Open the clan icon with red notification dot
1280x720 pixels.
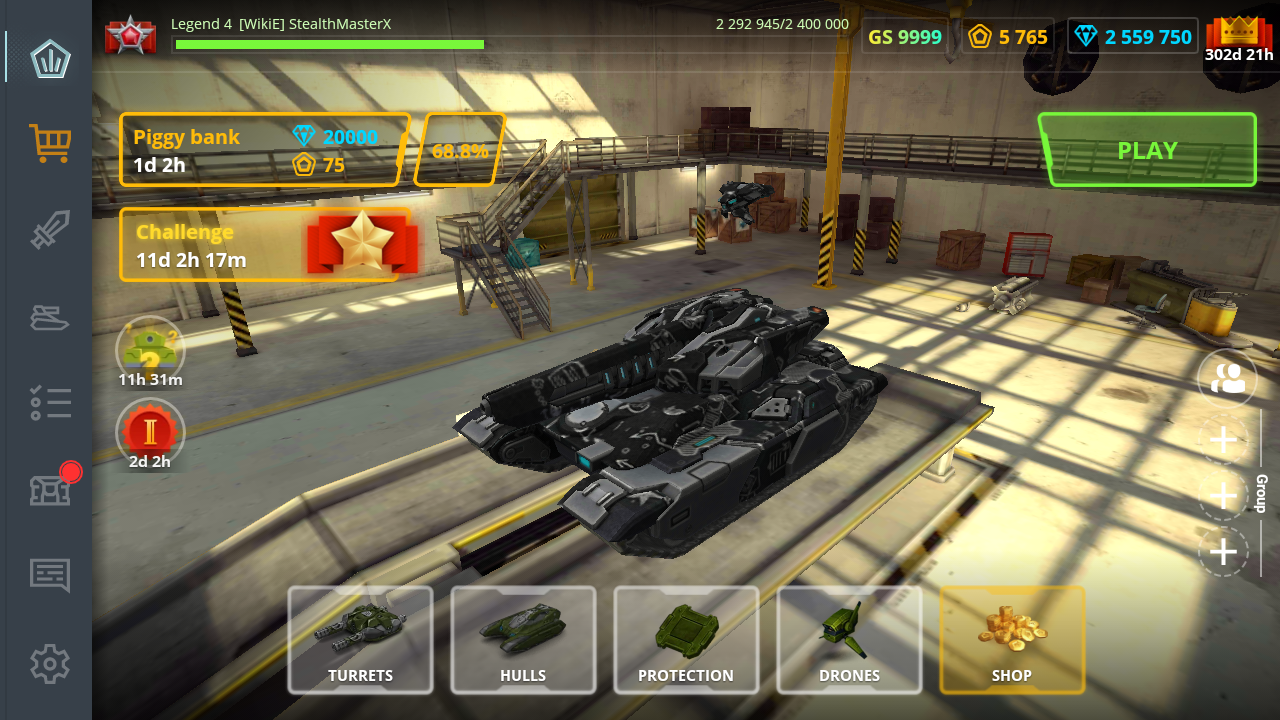coord(49,490)
